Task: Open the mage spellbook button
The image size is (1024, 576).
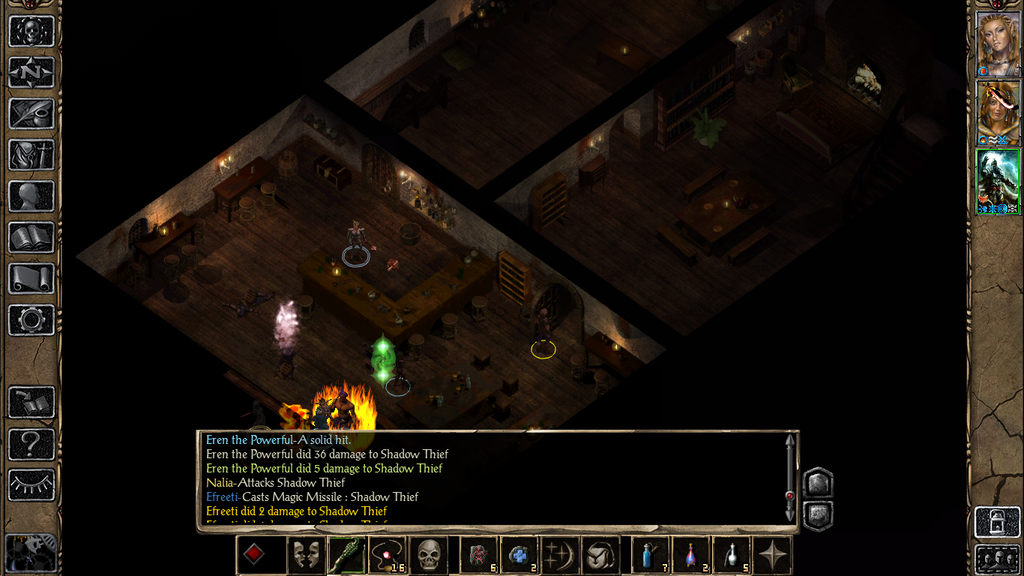Action: [31, 237]
